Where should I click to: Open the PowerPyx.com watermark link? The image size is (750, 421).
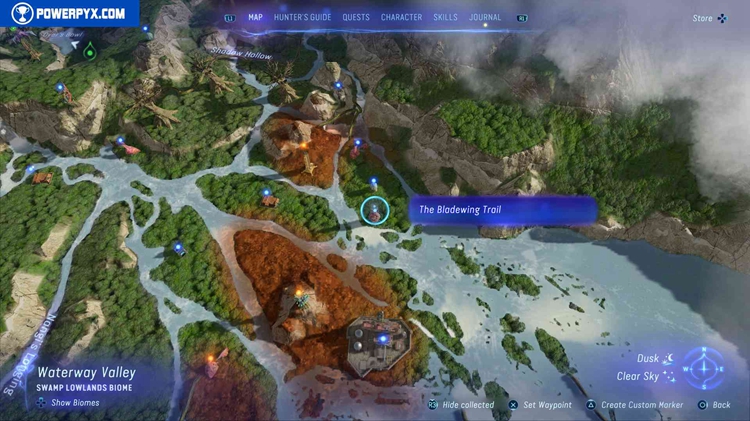tap(68, 13)
